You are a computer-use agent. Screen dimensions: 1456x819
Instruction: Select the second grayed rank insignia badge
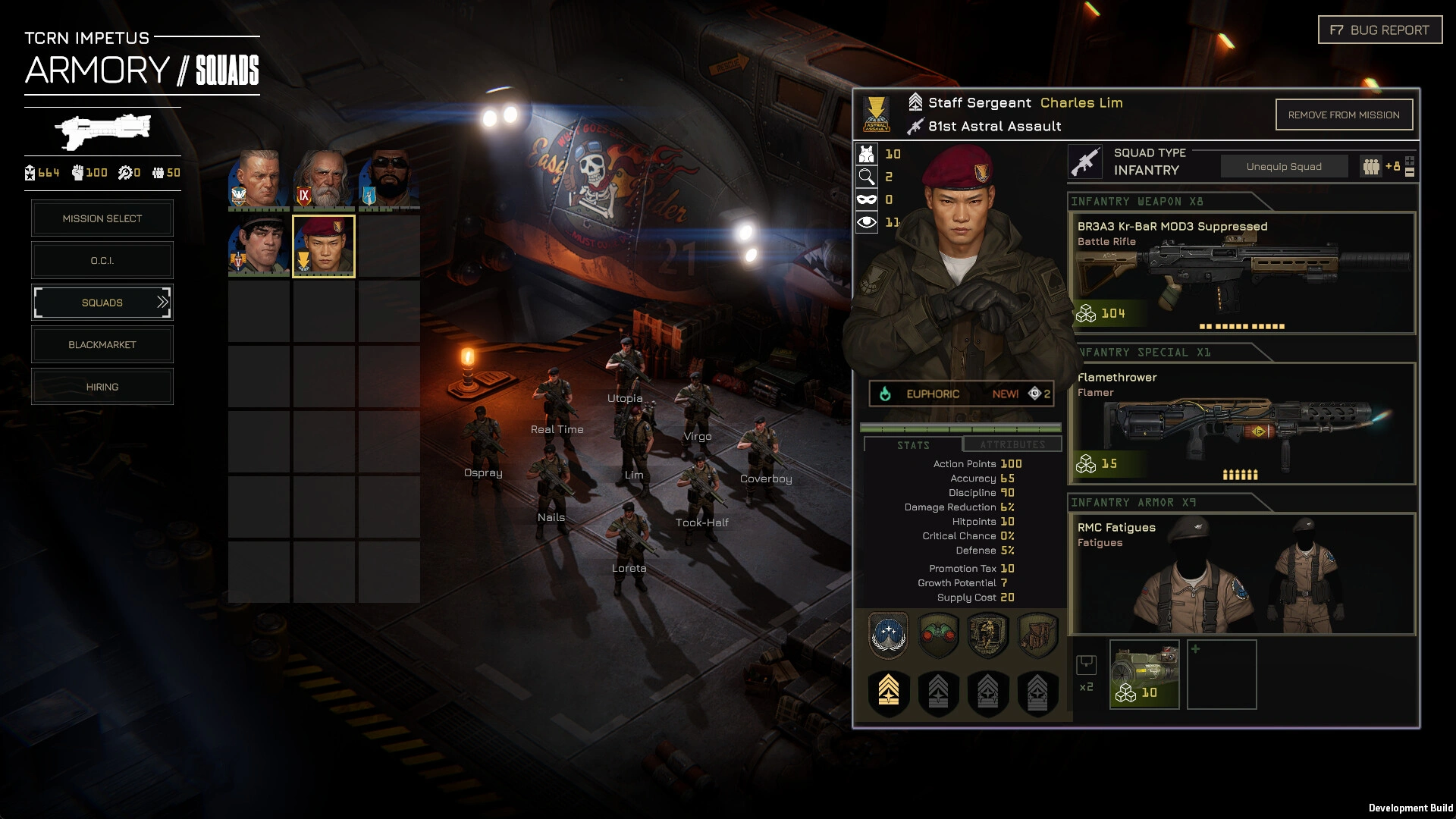coord(938,692)
